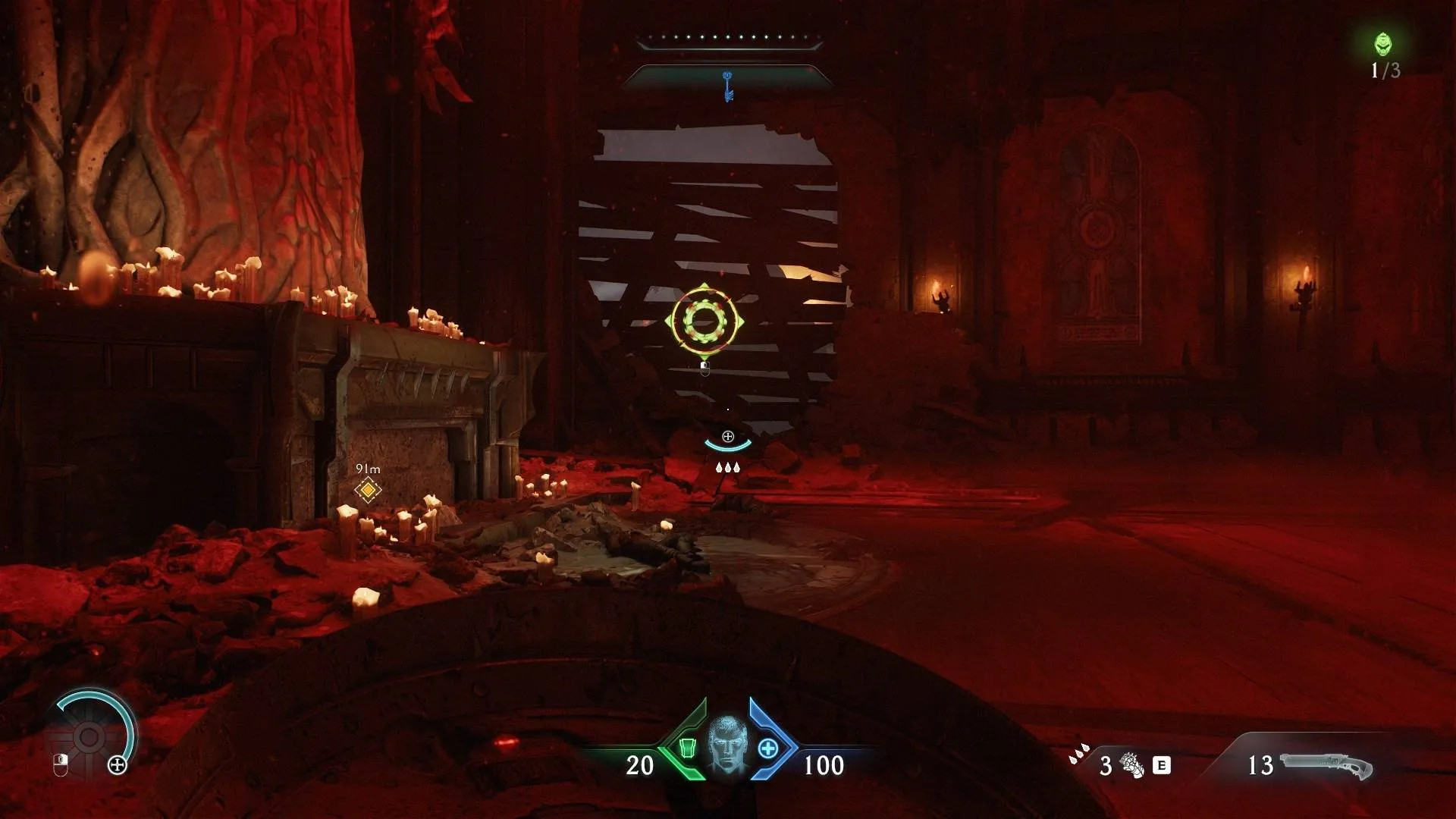Click the blue health cross icon
Screen dimensions: 1456x819
767,748
